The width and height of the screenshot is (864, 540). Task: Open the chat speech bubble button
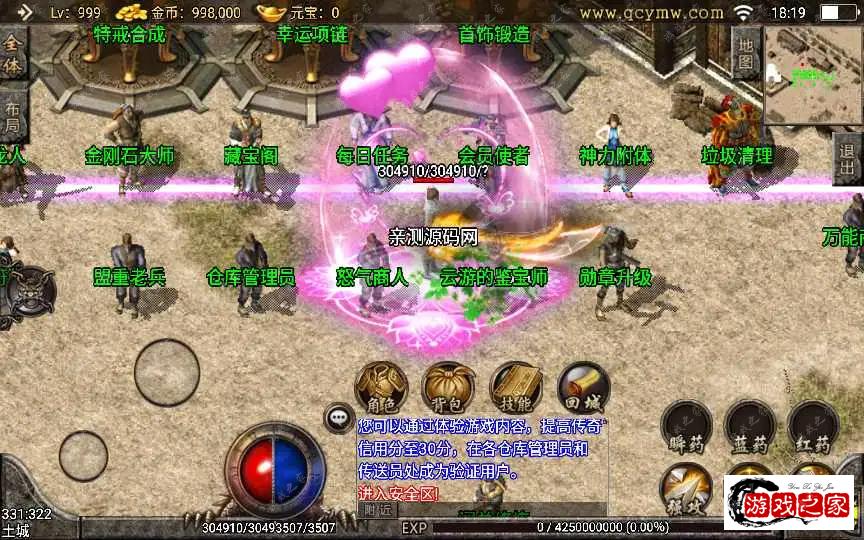pyautogui.click(x=339, y=418)
